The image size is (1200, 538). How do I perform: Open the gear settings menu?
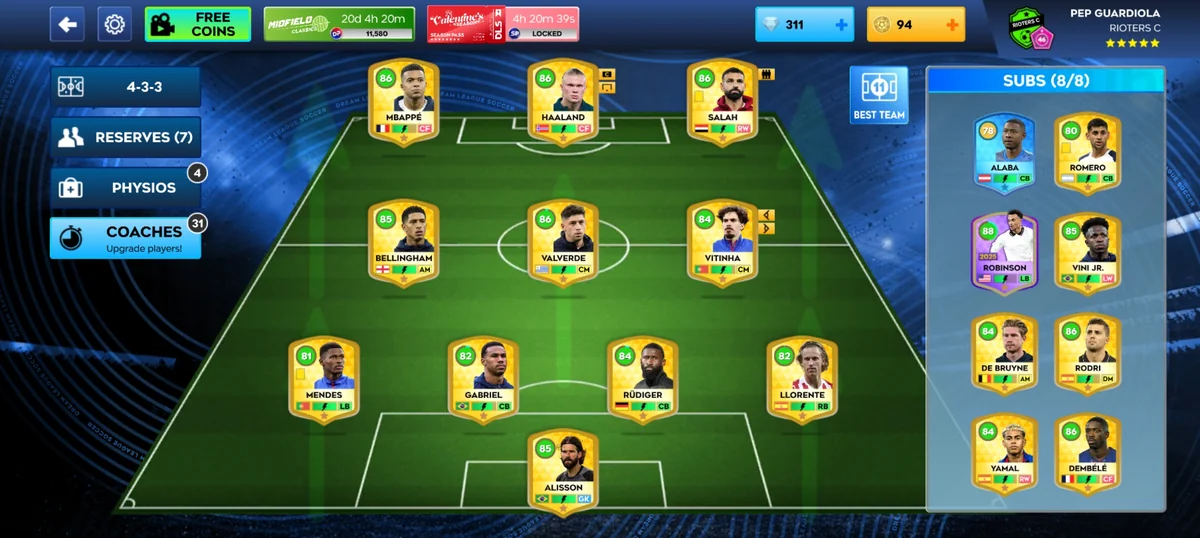coord(114,24)
